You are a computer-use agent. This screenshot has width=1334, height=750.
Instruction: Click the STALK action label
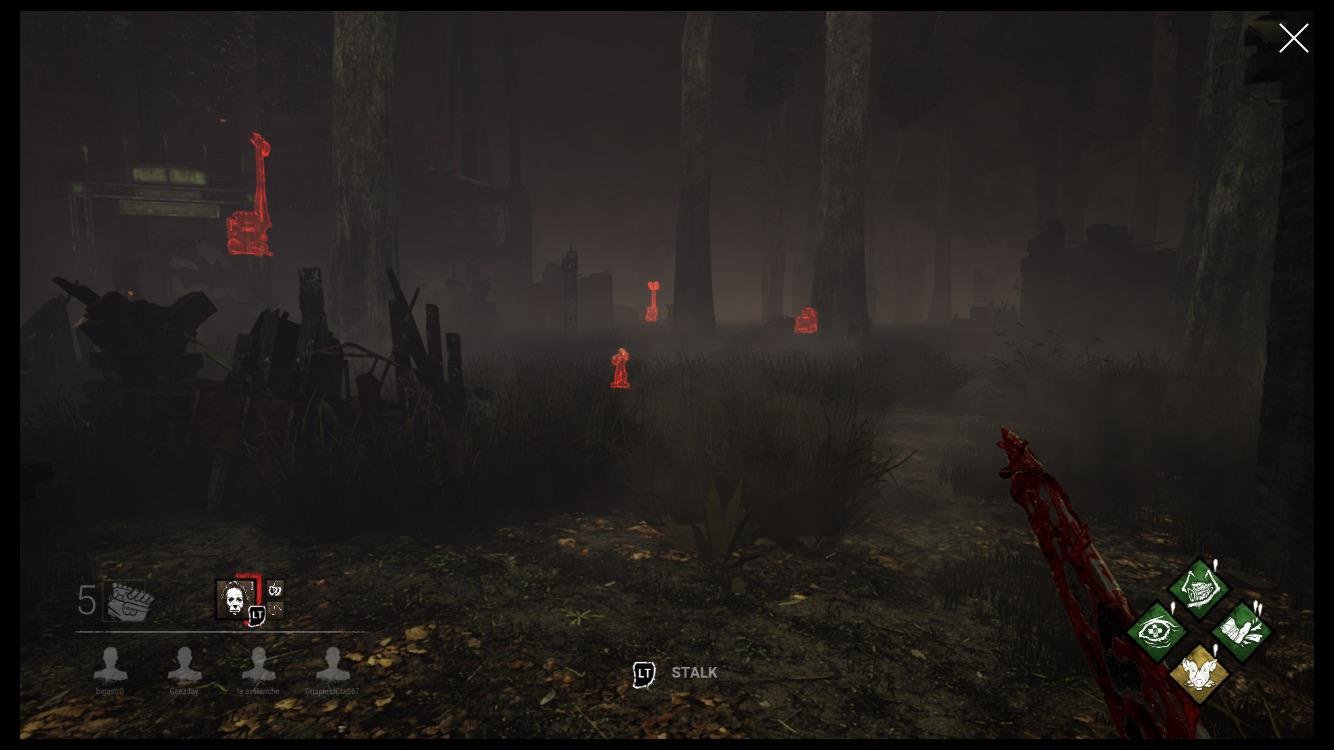(697, 673)
